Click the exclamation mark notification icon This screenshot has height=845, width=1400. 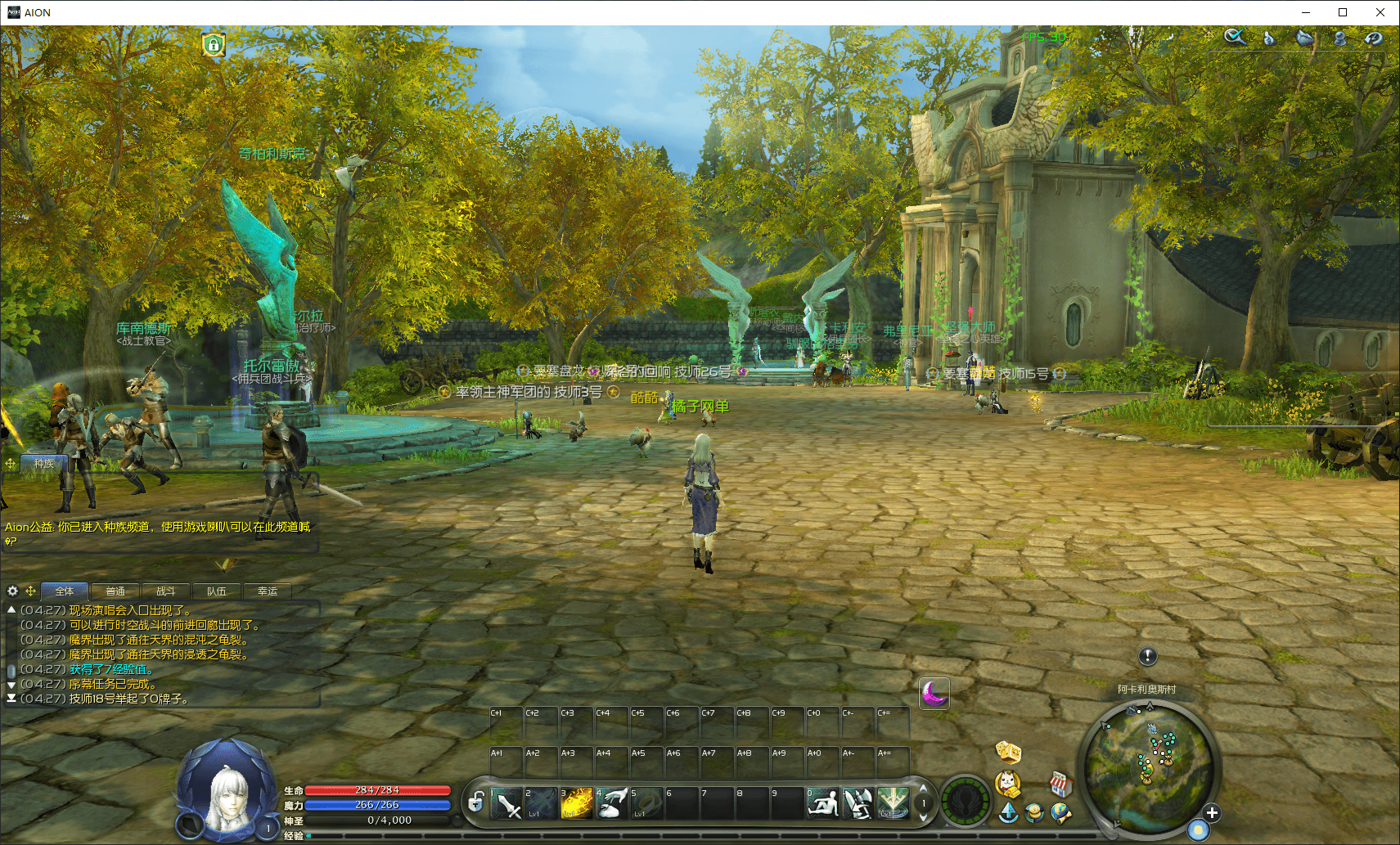pyautogui.click(x=1148, y=656)
